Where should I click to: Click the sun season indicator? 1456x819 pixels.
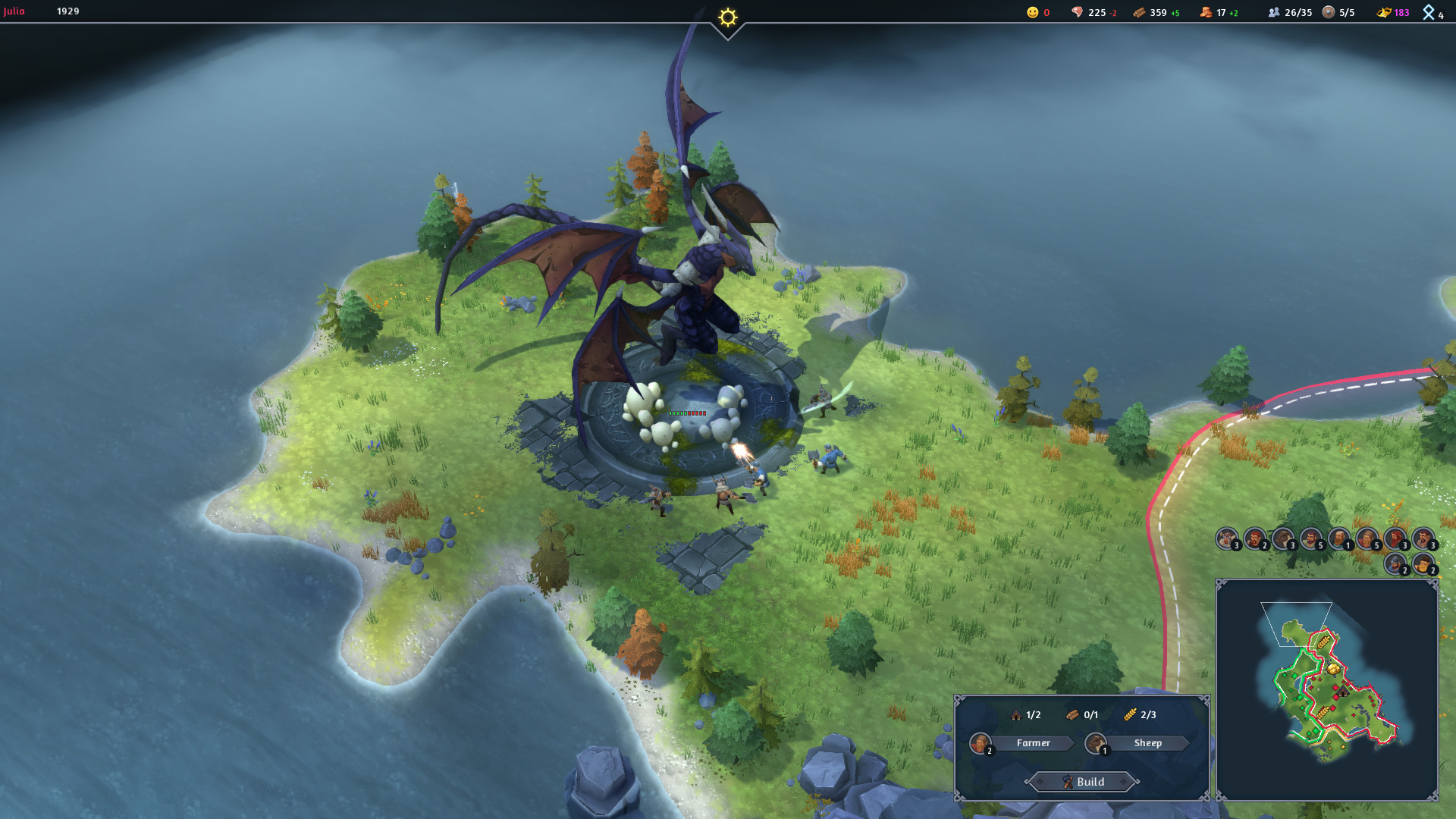(x=727, y=17)
